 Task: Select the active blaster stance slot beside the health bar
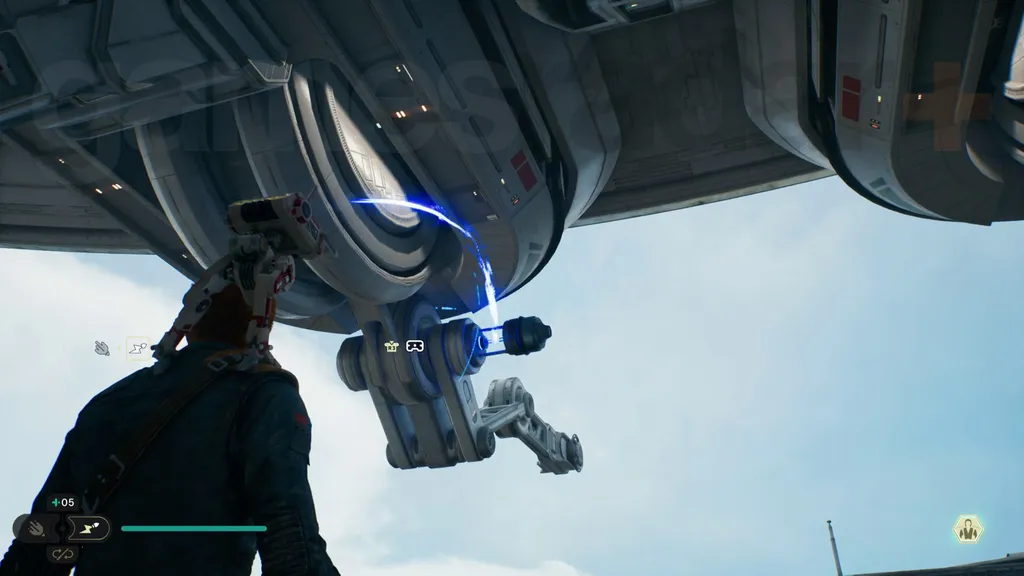click(x=90, y=528)
